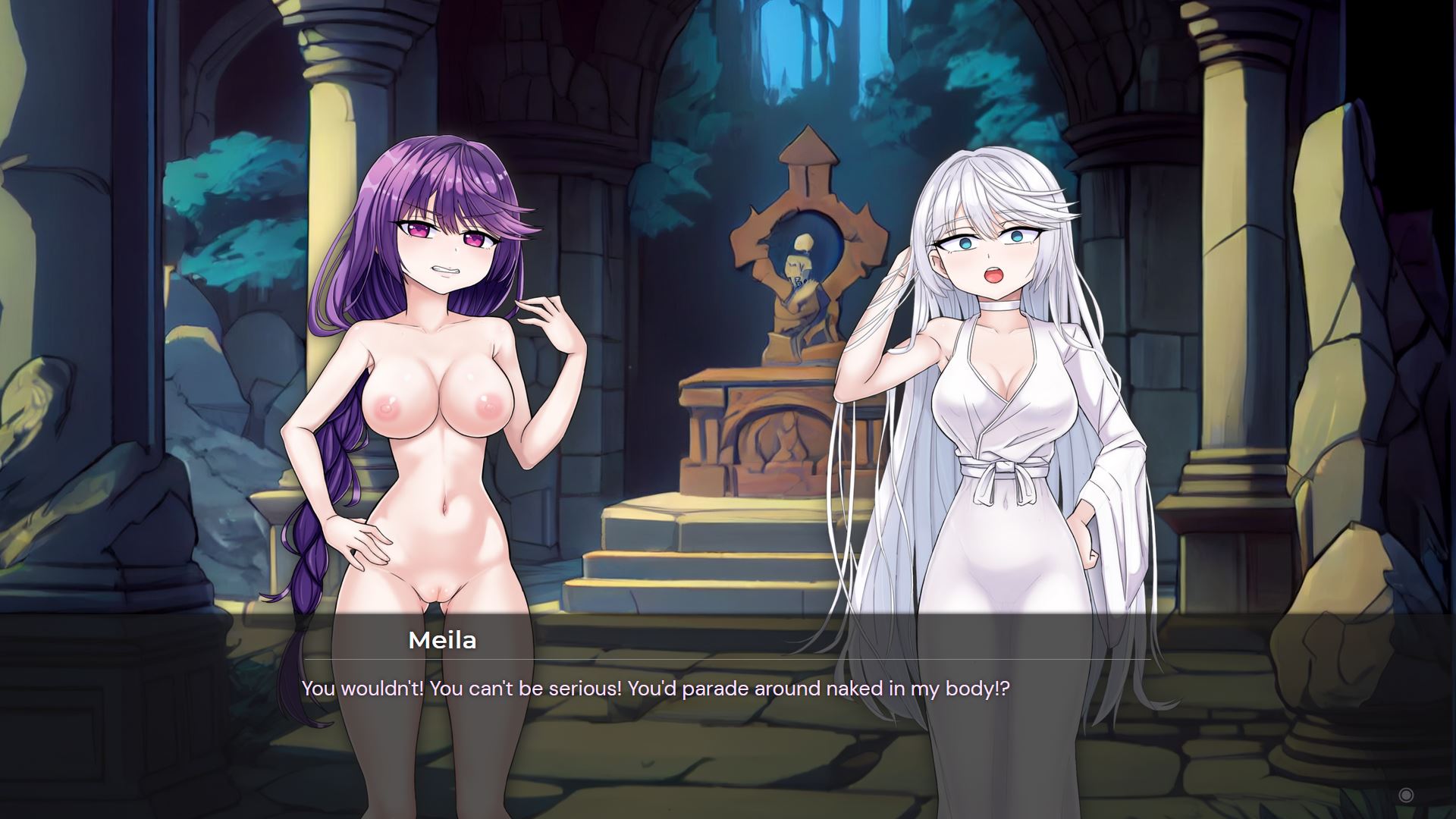Image resolution: width=1456 pixels, height=819 pixels.
Task: Advance Meila's dialogue text box
Action: pyautogui.click(x=726, y=713)
